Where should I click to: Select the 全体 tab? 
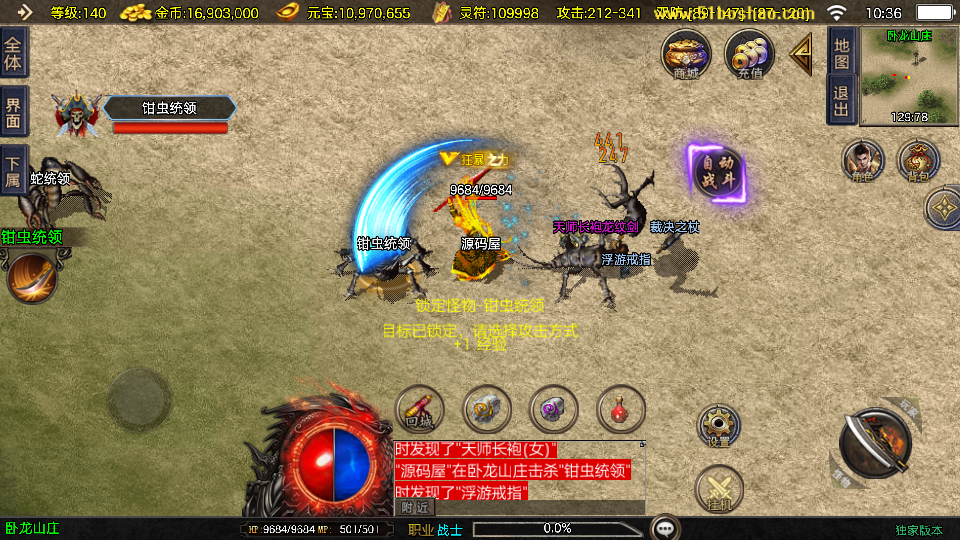pos(14,52)
